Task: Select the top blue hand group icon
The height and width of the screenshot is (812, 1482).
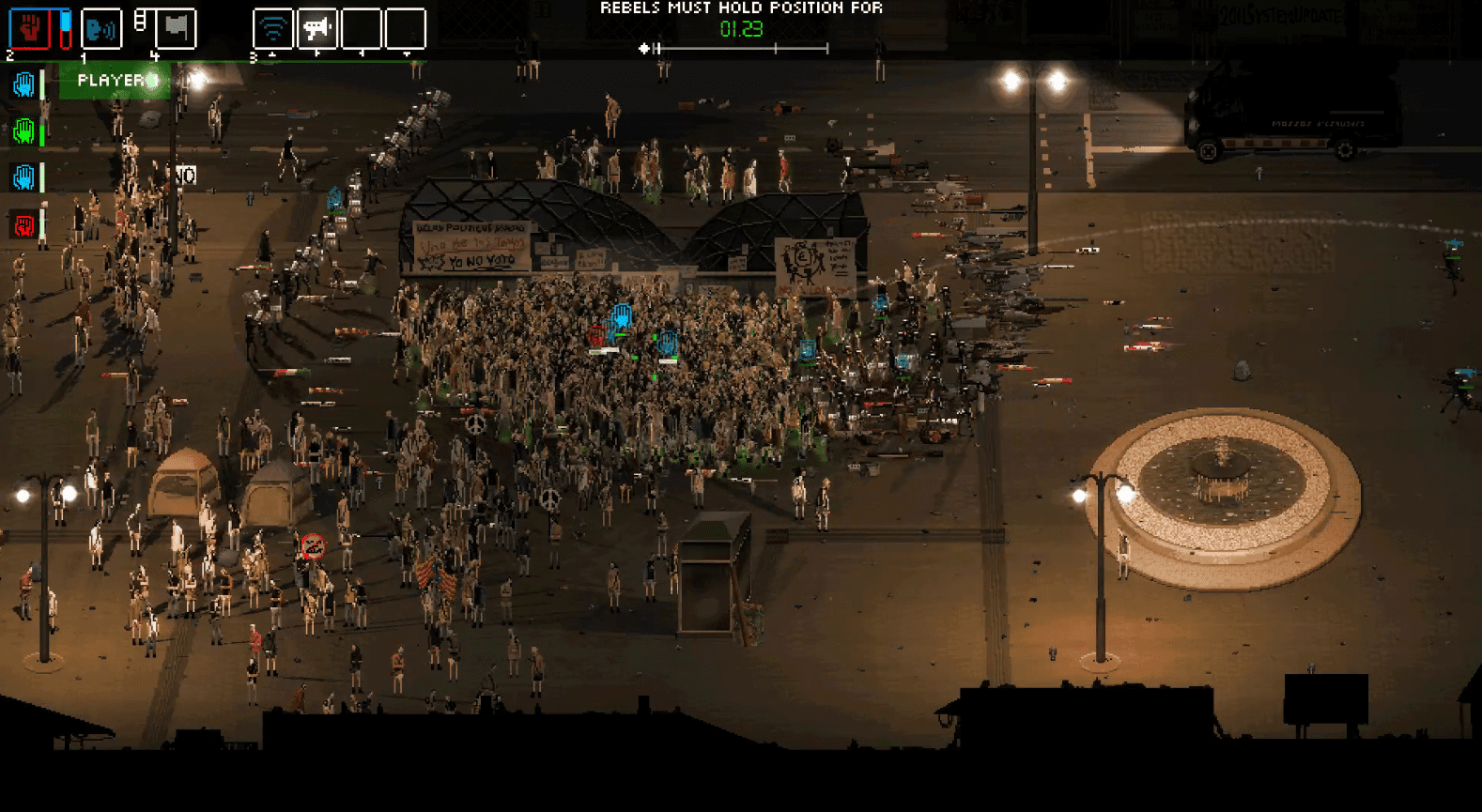Action: tap(23, 84)
